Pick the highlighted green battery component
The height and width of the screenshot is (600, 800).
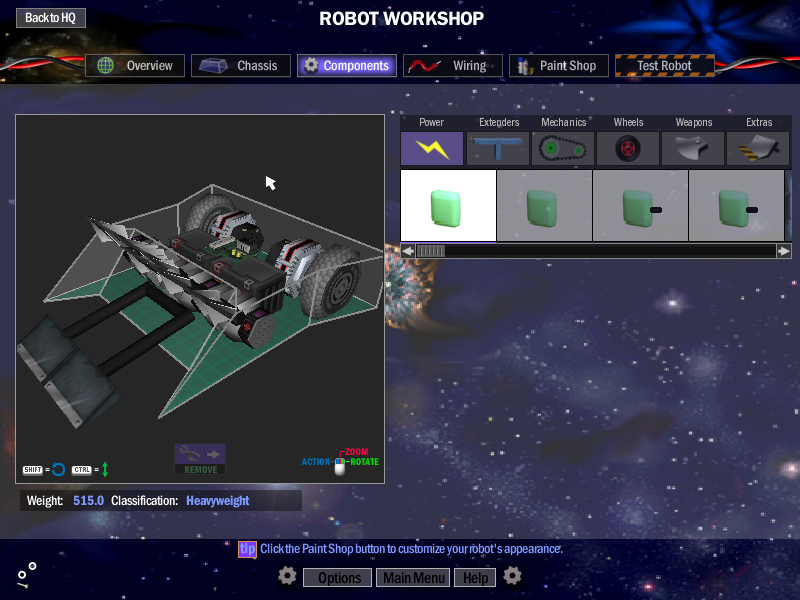point(448,206)
